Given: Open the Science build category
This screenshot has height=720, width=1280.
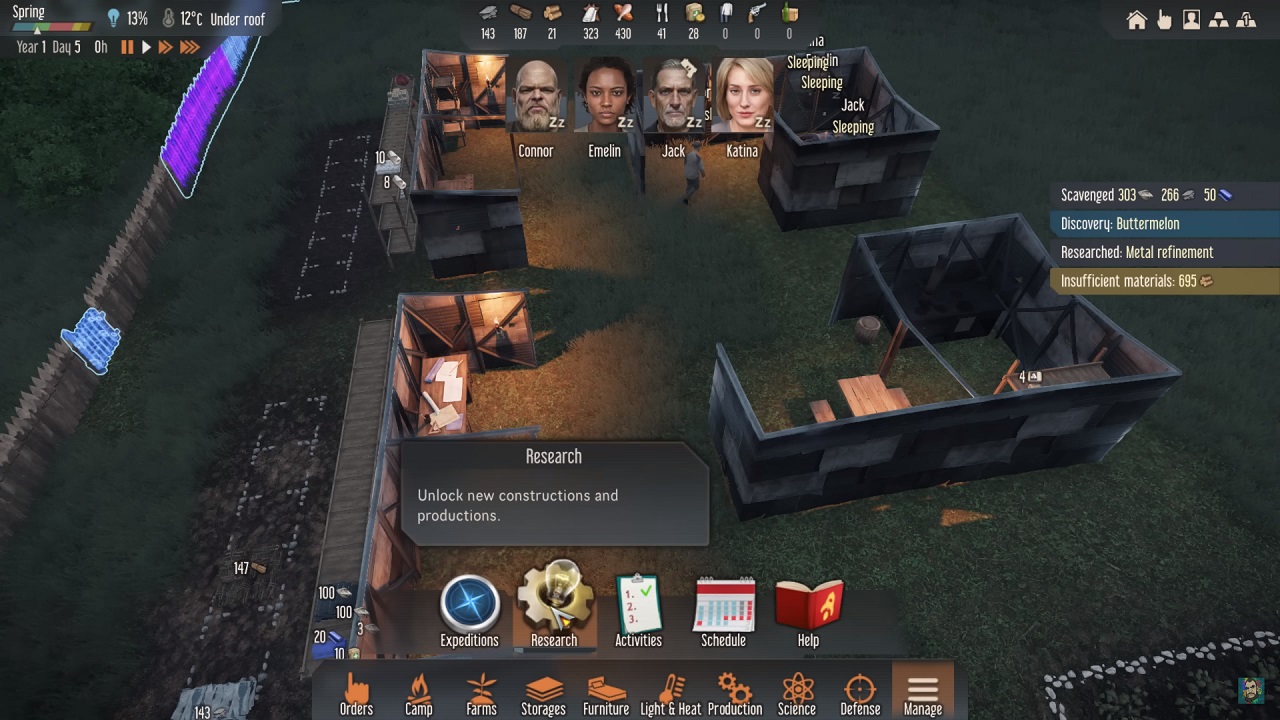Looking at the screenshot, I should pos(797,693).
